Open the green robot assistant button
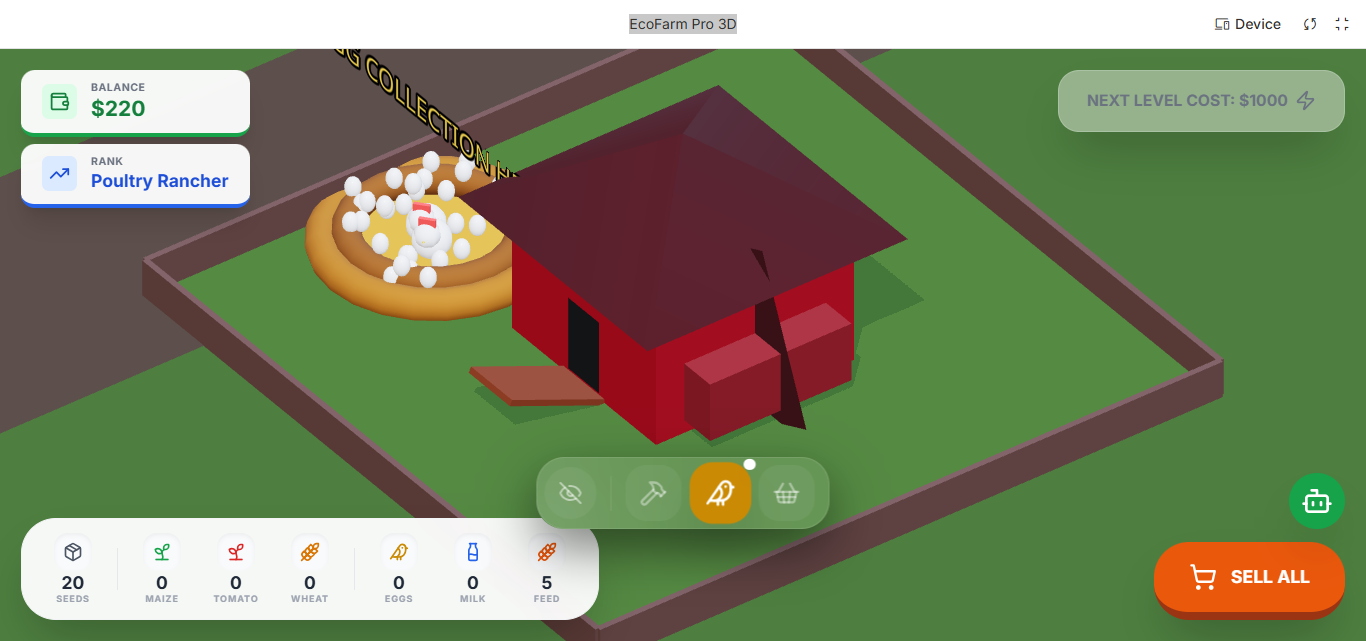Image resolution: width=1366 pixels, height=641 pixels. coord(1316,501)
